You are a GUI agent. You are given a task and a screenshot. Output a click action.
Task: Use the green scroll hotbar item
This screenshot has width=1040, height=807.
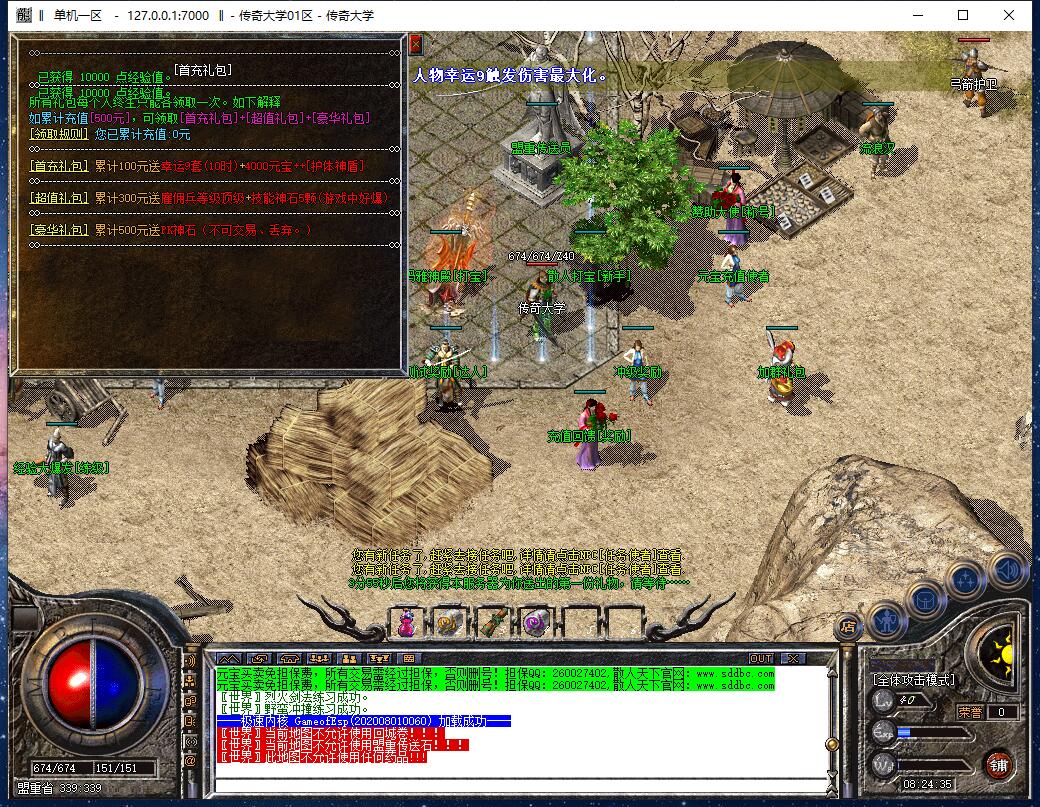pyautogui.click(x=491, y=624)
